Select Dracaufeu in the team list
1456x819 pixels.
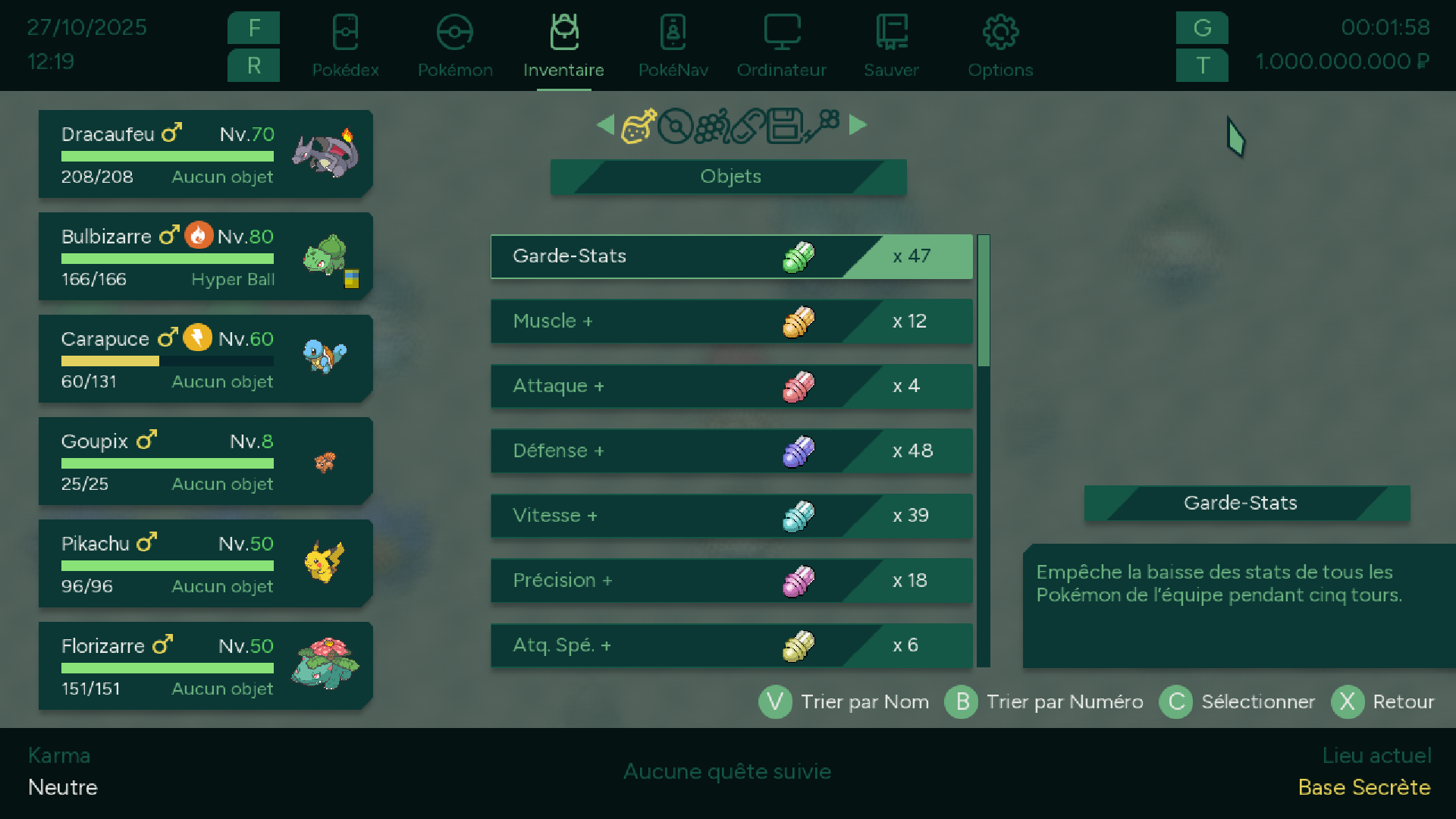pos(205,154)
